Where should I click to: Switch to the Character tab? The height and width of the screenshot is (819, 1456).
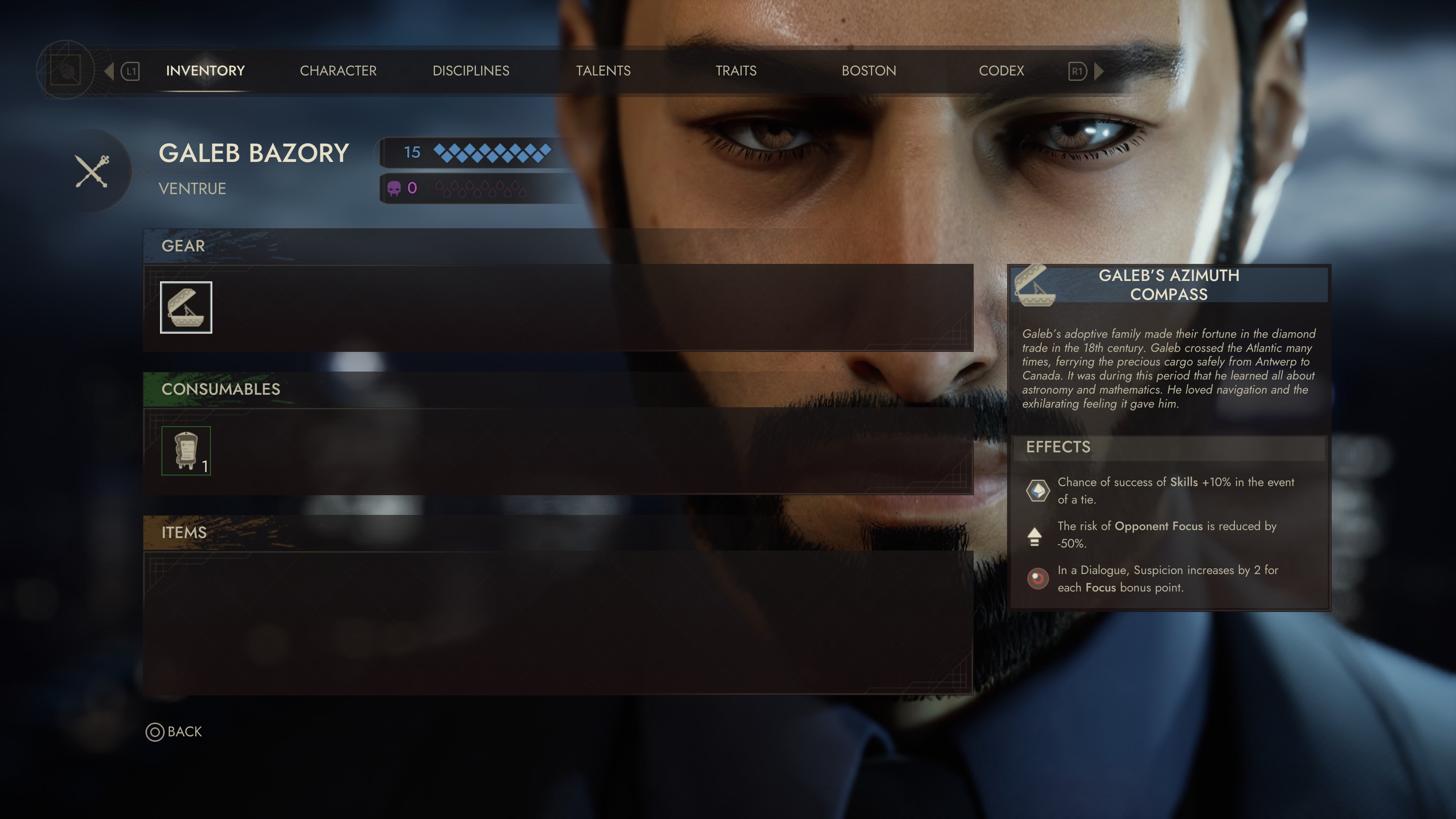(337, 71)
